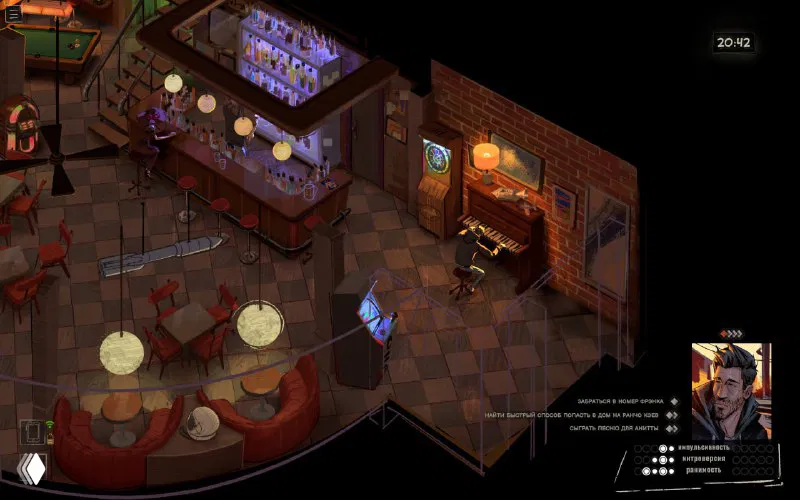
Task: Open the phone icon
Action: pyautogui.click(x=32, y=433)
